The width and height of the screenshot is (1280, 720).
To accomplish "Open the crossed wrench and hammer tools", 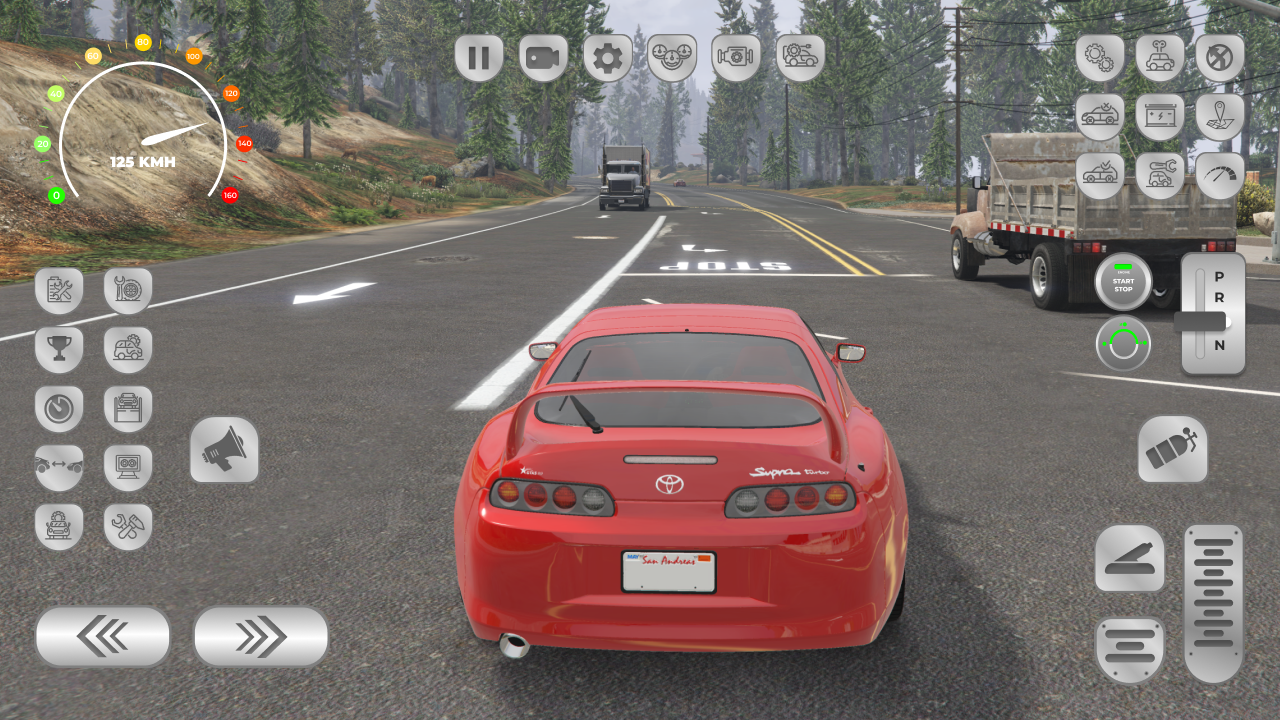I will pos(128,527).
